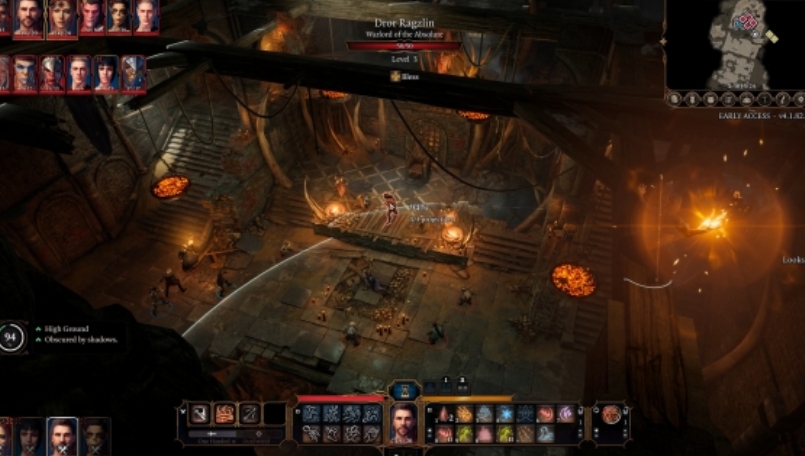Cast the snowflake frost spell

pos(505,414)
